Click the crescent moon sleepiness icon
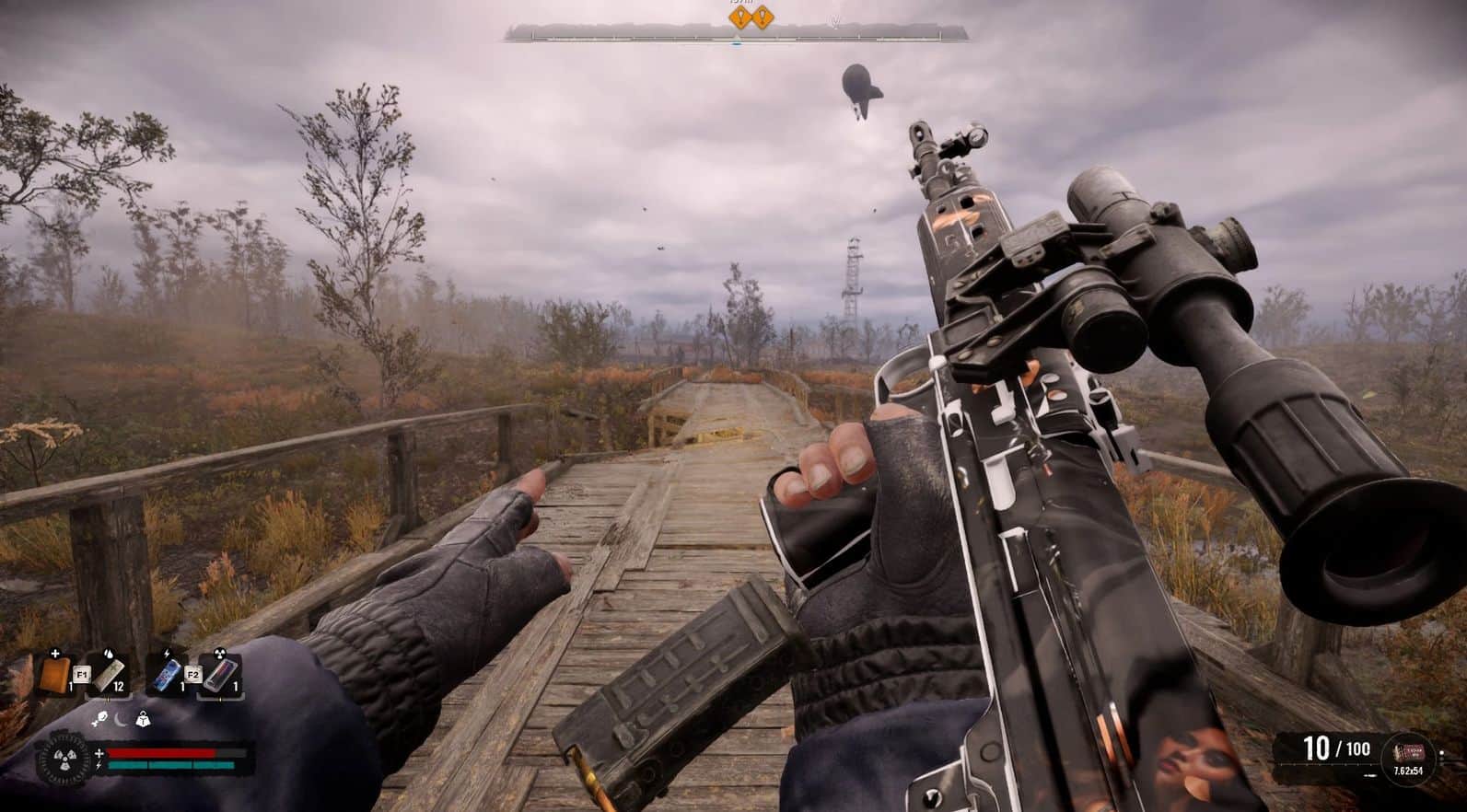1467x812 pixels. (121, 720)
